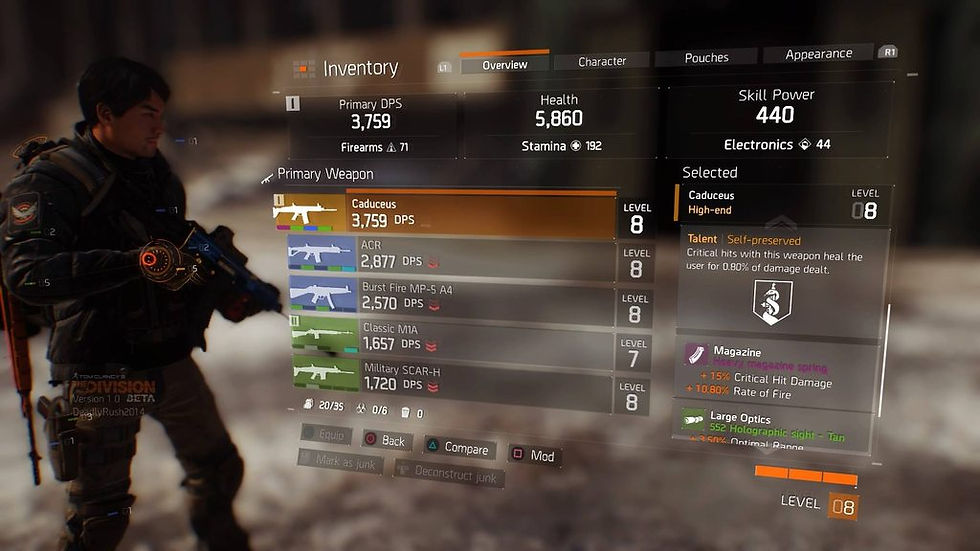
Task: Open the Character tab
Action: [x=602, y=62]
